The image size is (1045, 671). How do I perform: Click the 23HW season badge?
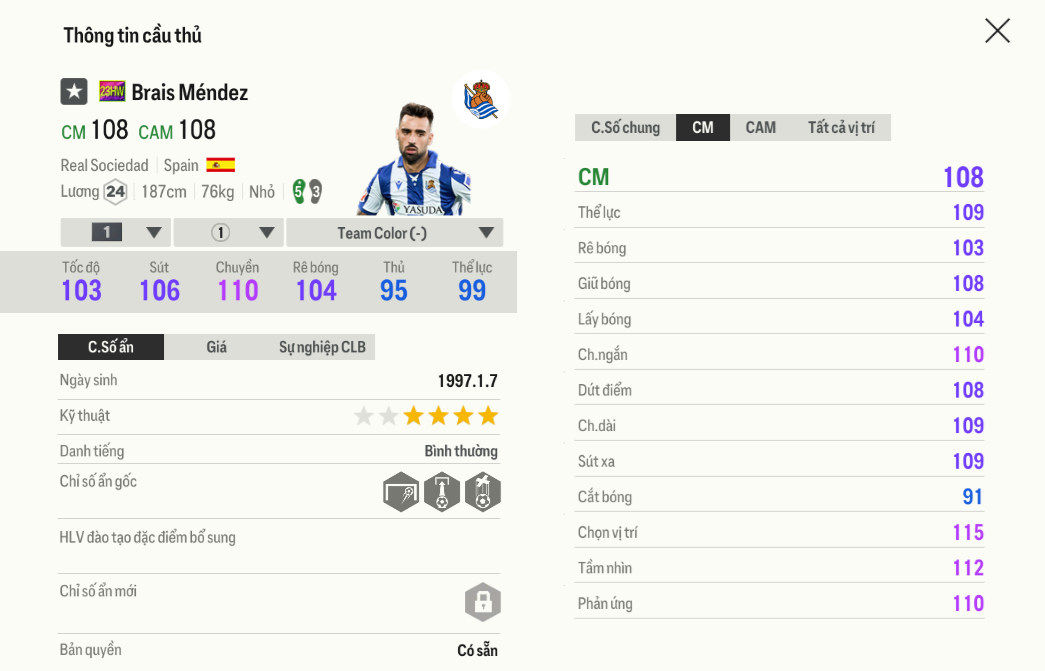click(112, 92)
